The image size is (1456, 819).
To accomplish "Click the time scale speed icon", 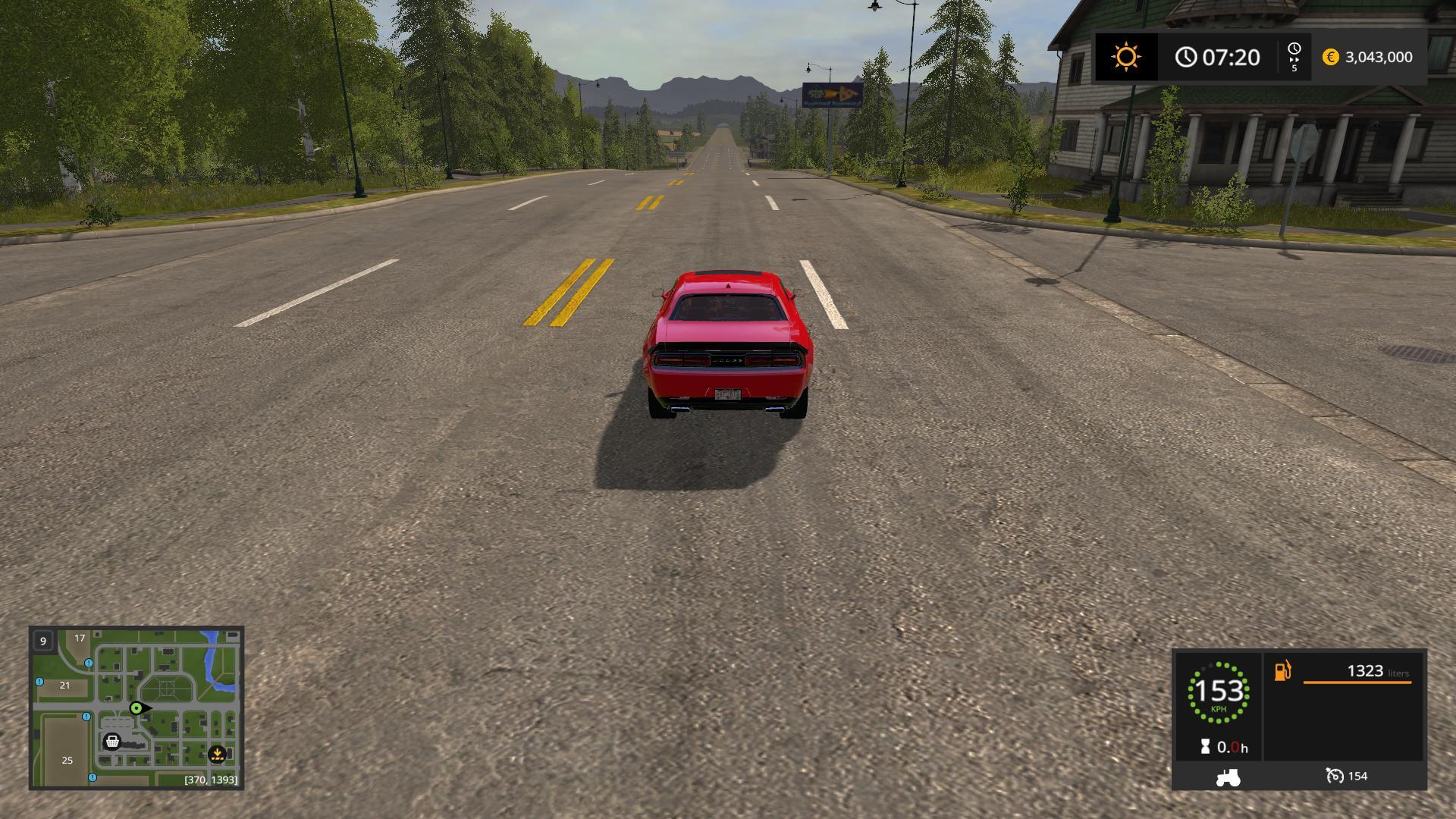I will 1294,57.
